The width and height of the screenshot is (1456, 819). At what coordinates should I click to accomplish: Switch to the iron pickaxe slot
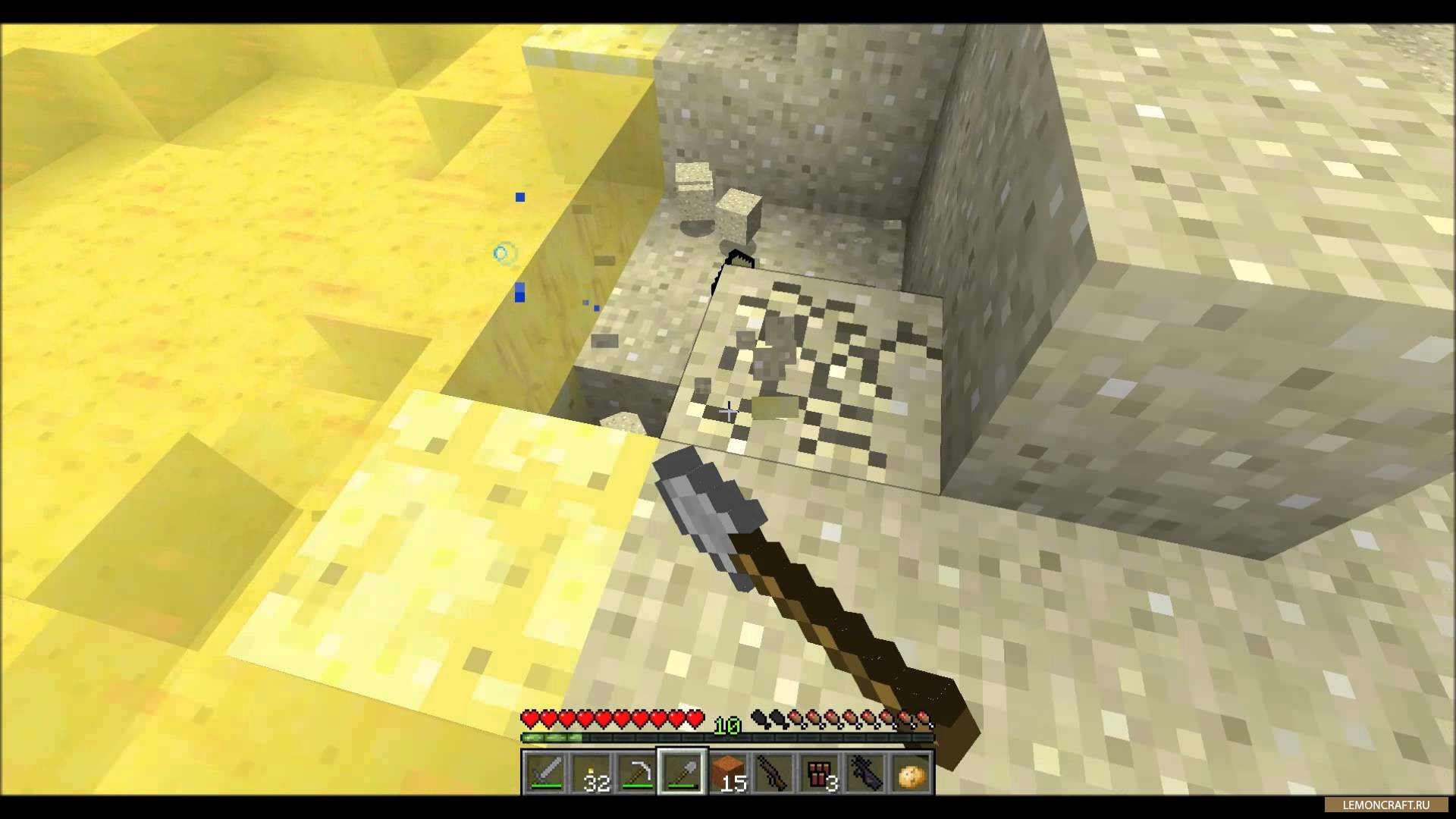(x=636, y=773)
